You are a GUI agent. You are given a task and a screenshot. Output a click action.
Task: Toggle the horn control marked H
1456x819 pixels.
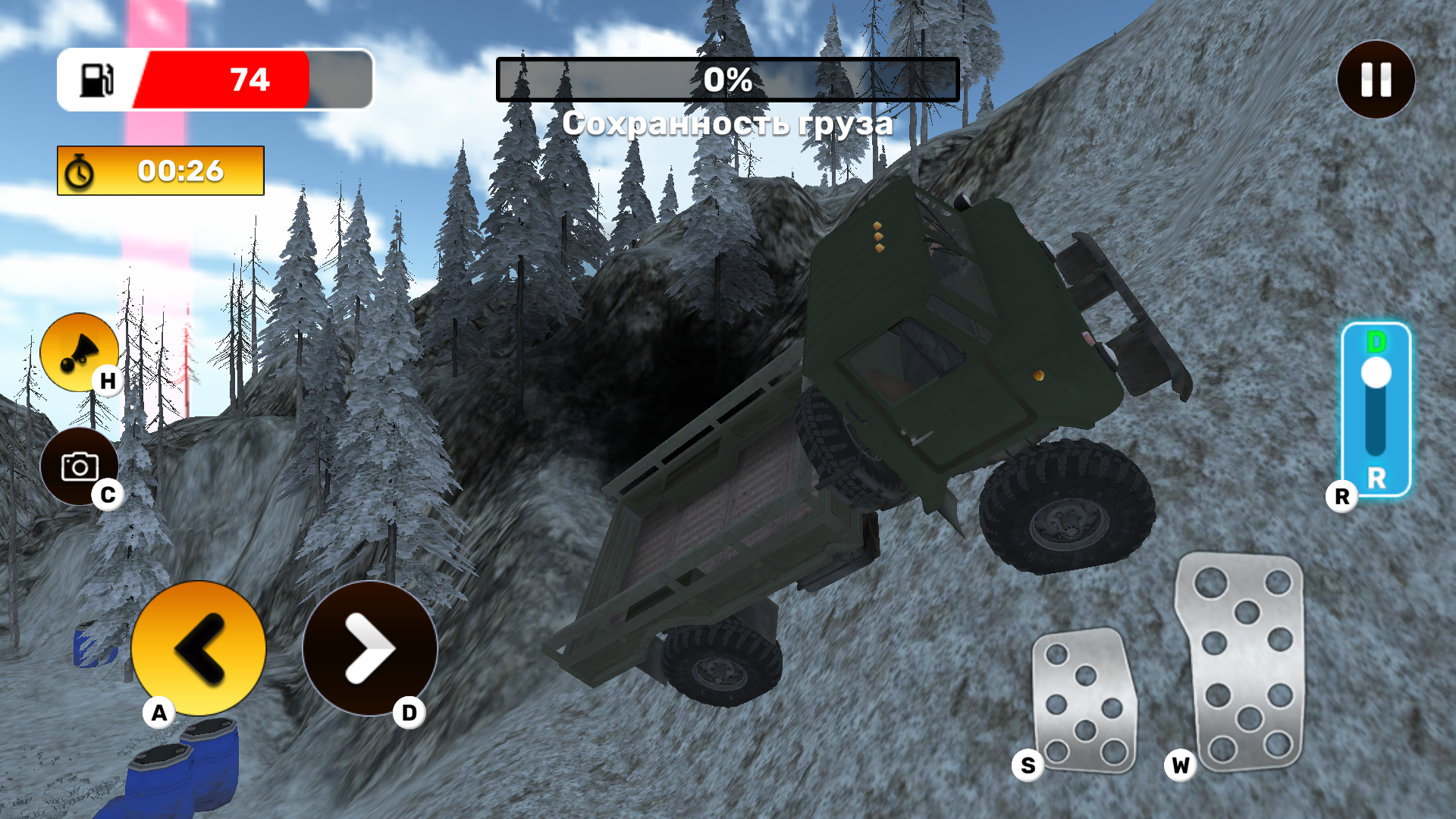80,351
